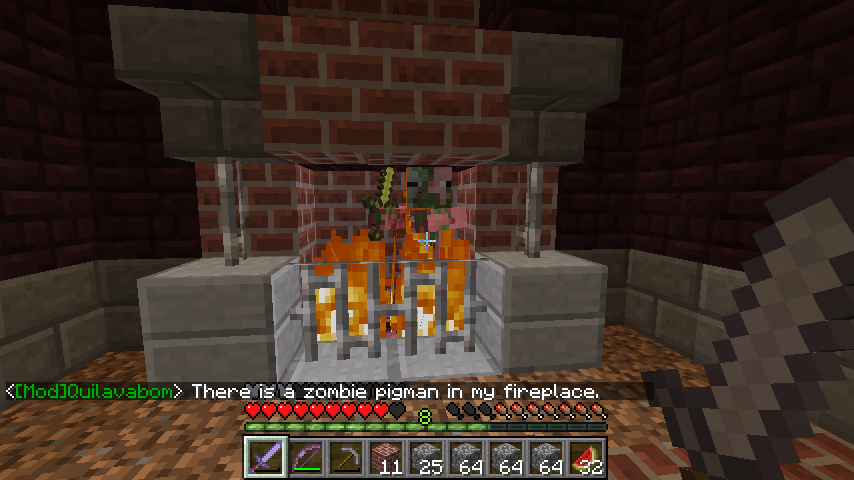Select the enchanted sword hotbar slot
Screen dimensions: 854x480
[266, 458]
